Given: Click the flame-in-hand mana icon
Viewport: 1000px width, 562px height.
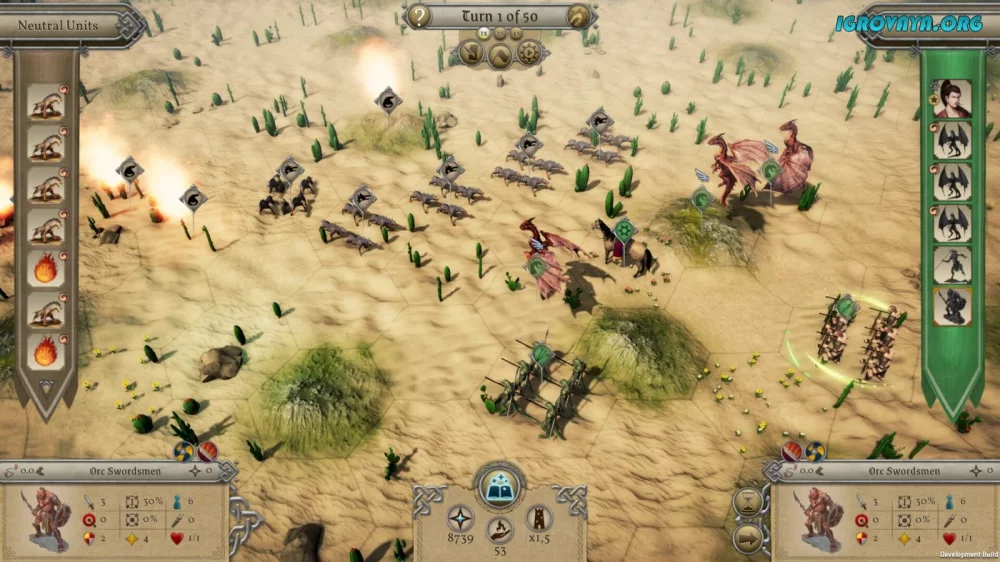Looking at the screenshot, I should (499, 529).
